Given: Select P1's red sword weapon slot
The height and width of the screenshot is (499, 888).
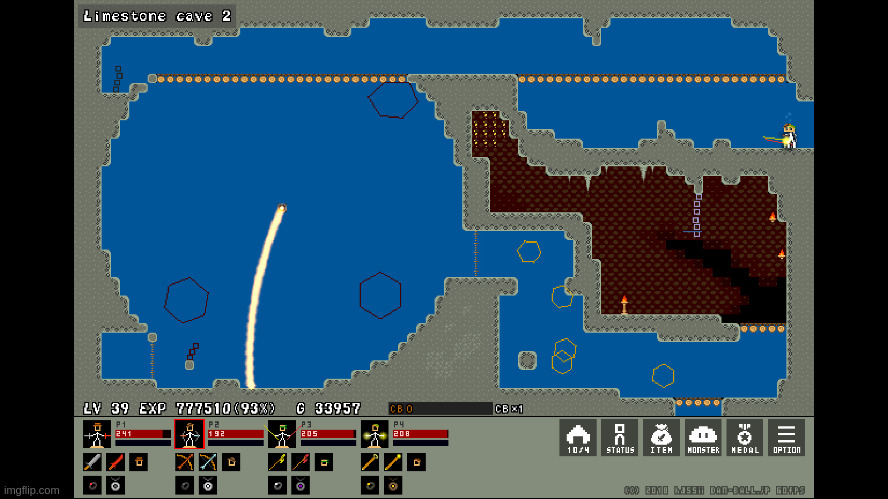Looking at the screenshot, I should pyautogui.click(x=116, y=462).
